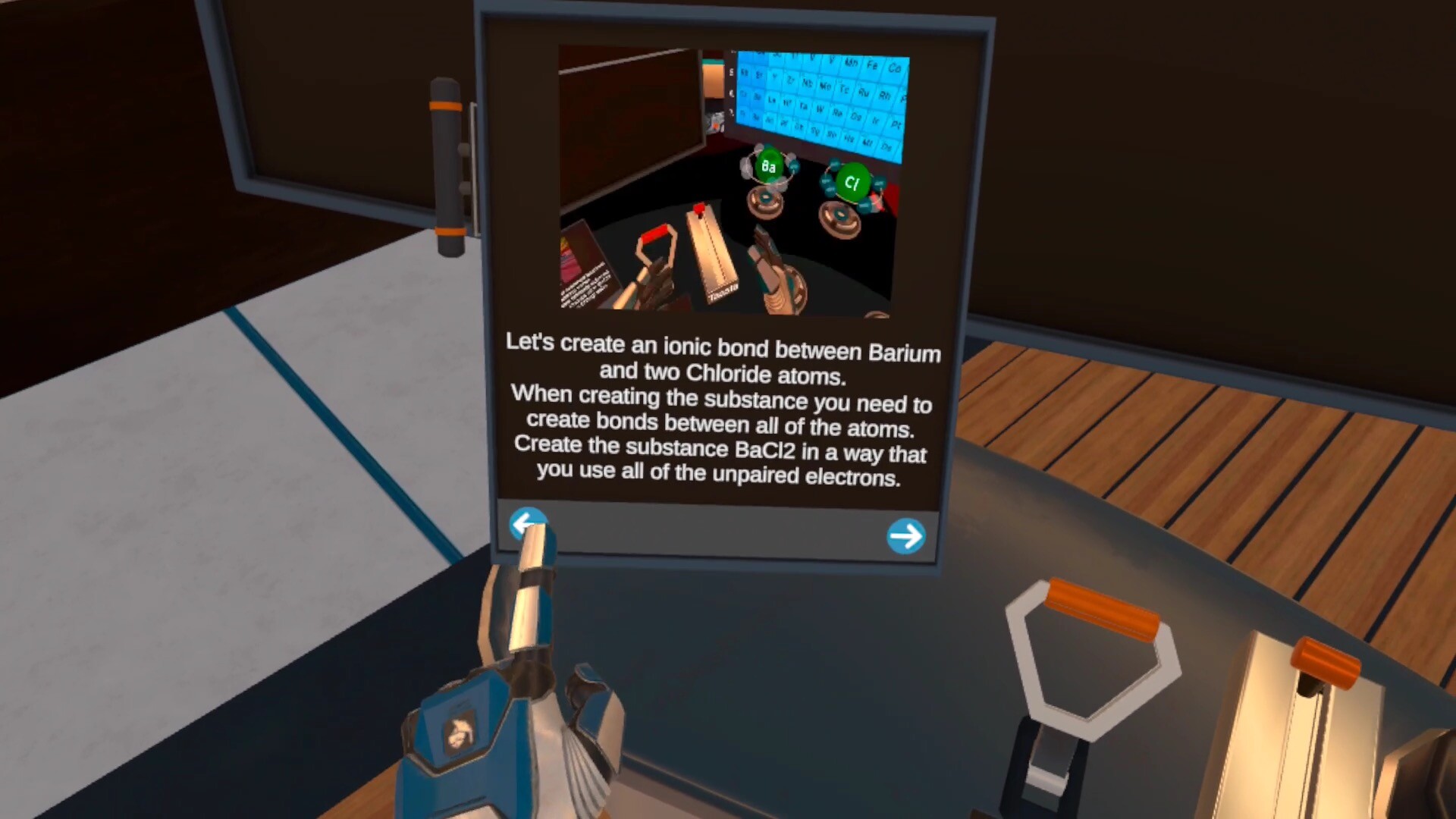Click the Fe tile on the periodic table

coord(873,66)
